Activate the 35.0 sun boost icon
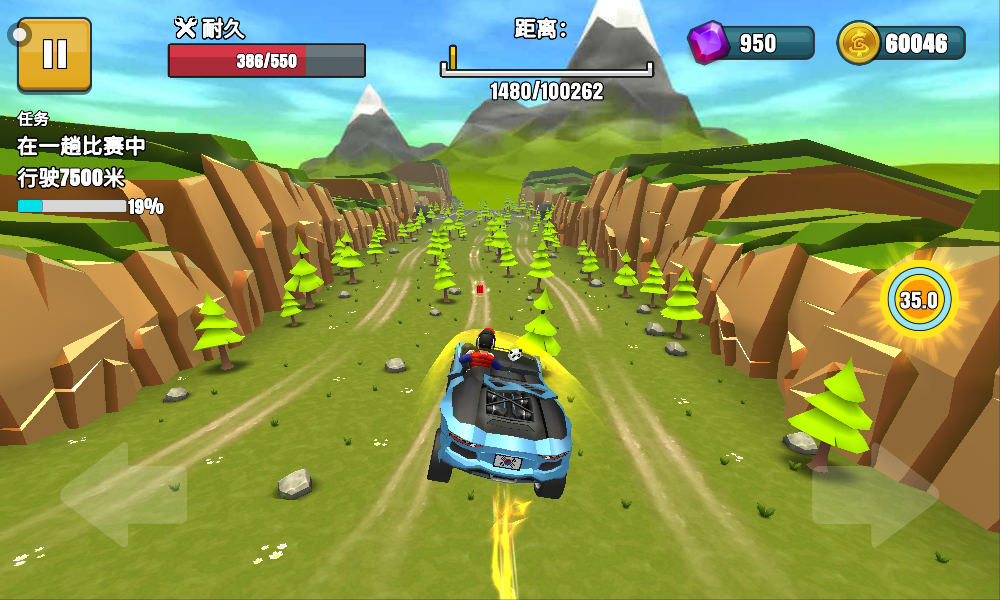Viewport: 1000px width, 600px height. [918, 300]
